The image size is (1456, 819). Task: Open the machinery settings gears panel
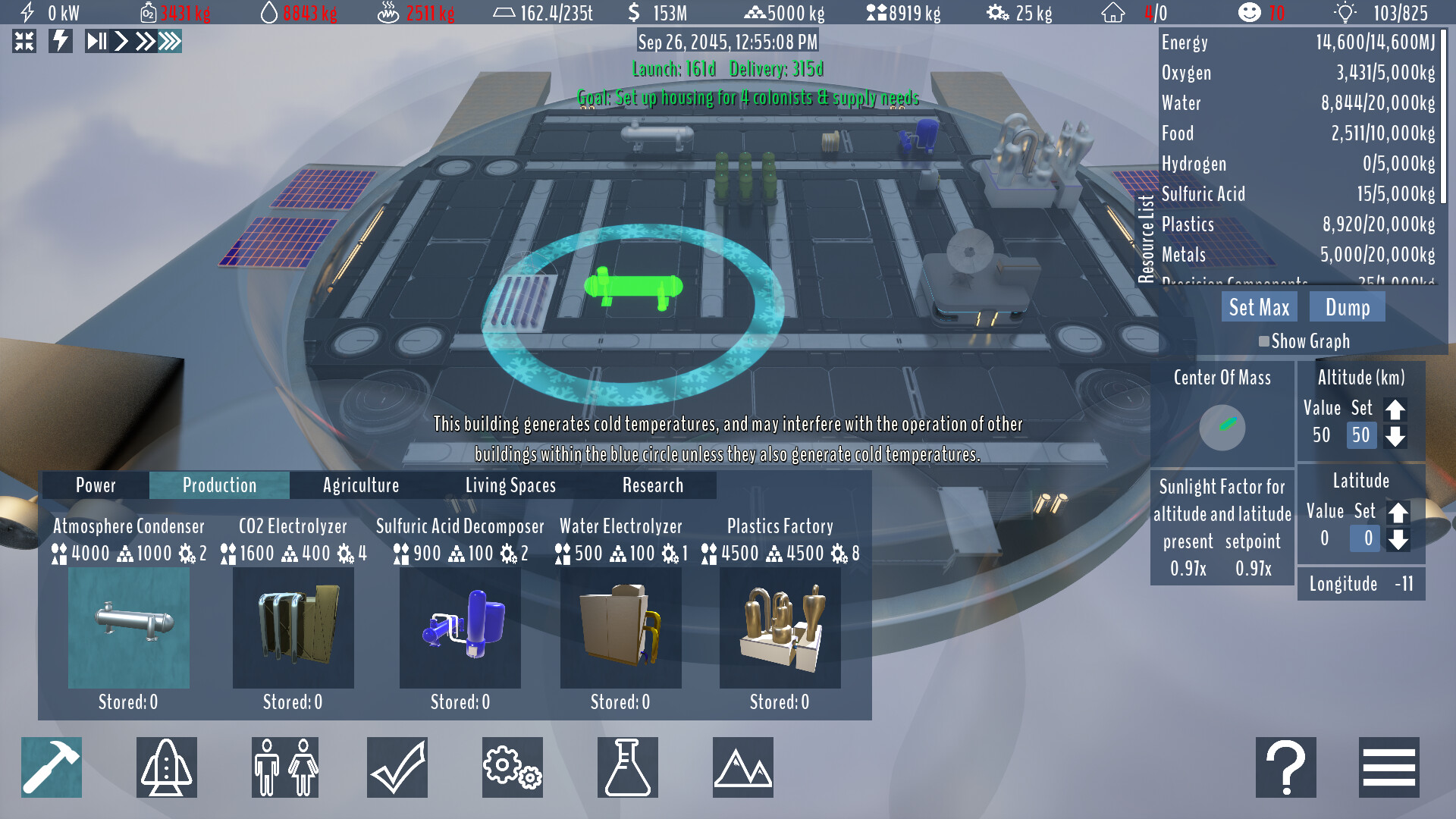(512, 767)
